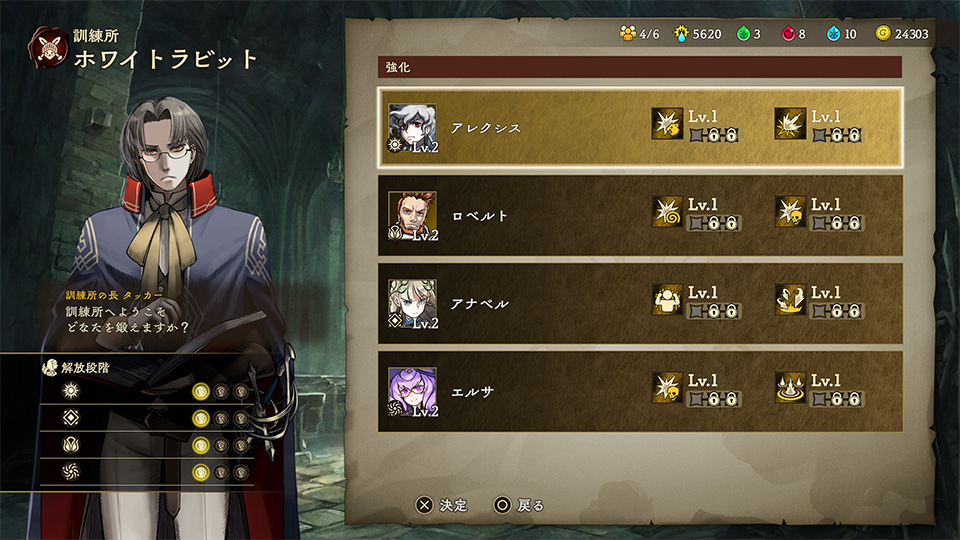
Task: Open ロベルト's first skill icon
Action: 667,211
